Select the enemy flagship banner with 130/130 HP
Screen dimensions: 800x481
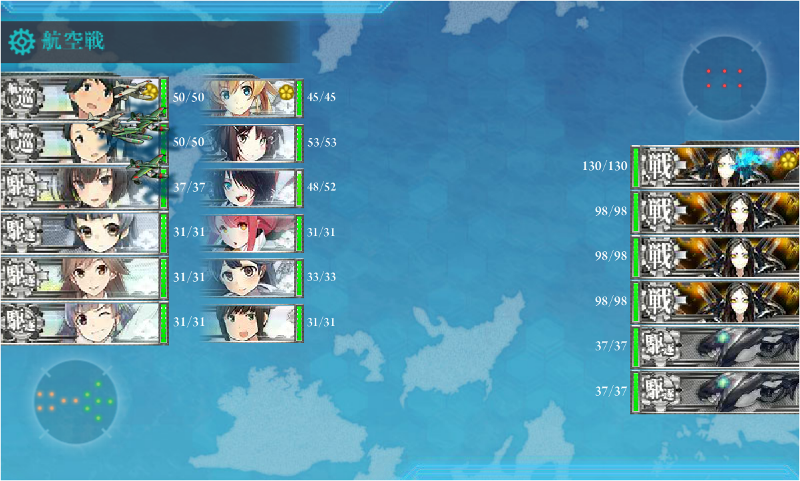715,164
